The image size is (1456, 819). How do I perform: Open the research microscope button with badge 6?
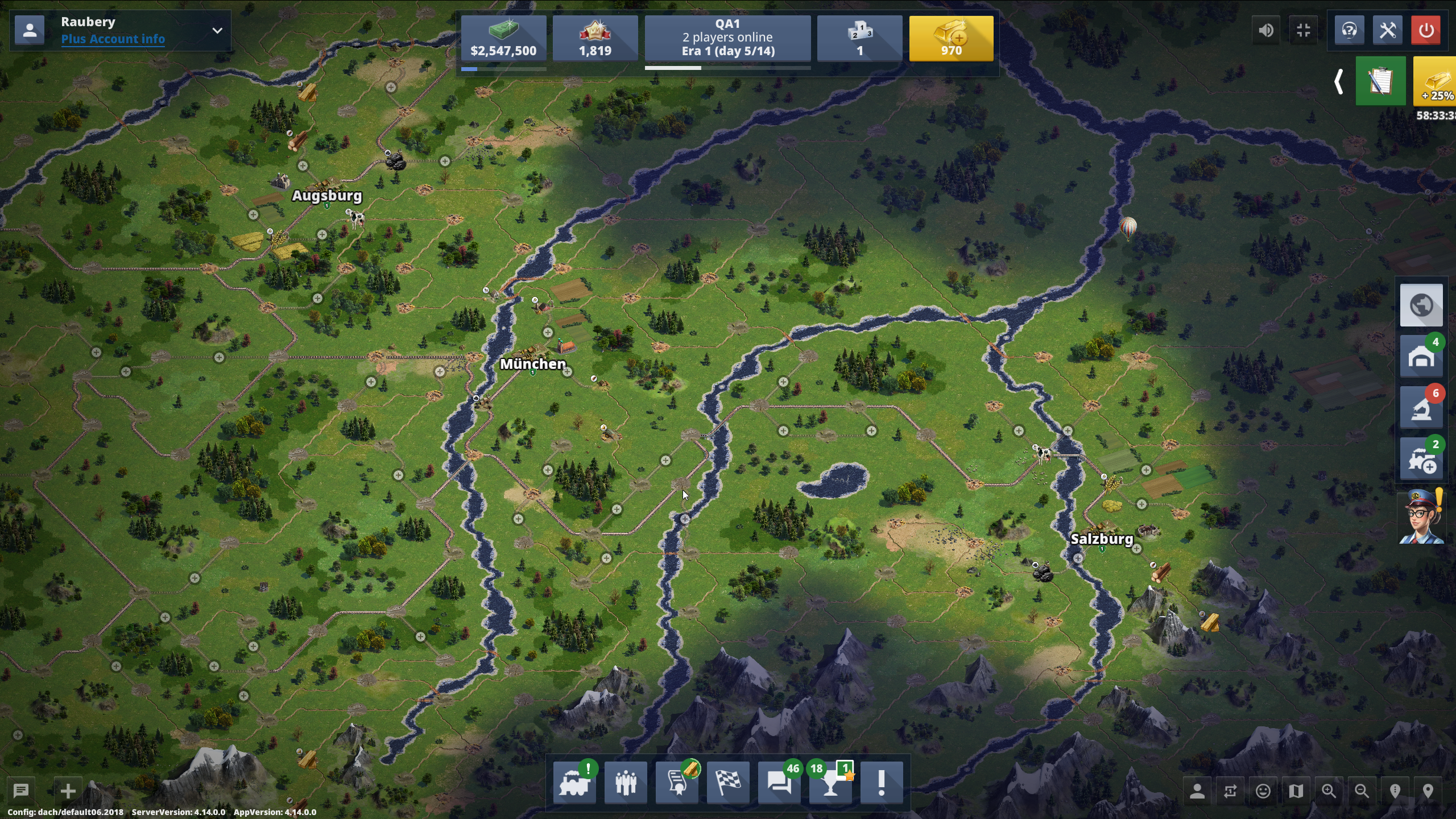pos(1421,408)
